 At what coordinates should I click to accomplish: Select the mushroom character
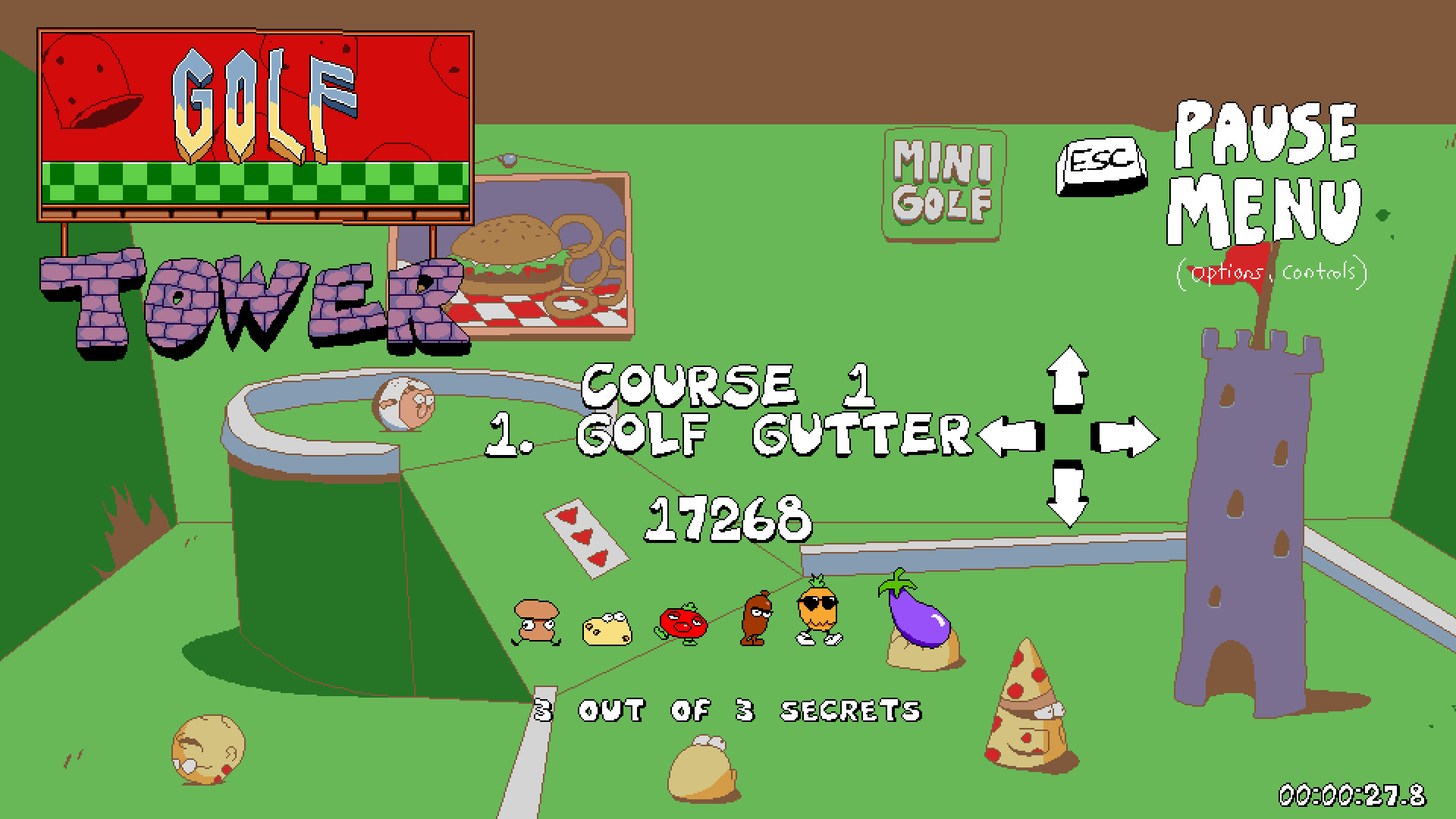537,622
